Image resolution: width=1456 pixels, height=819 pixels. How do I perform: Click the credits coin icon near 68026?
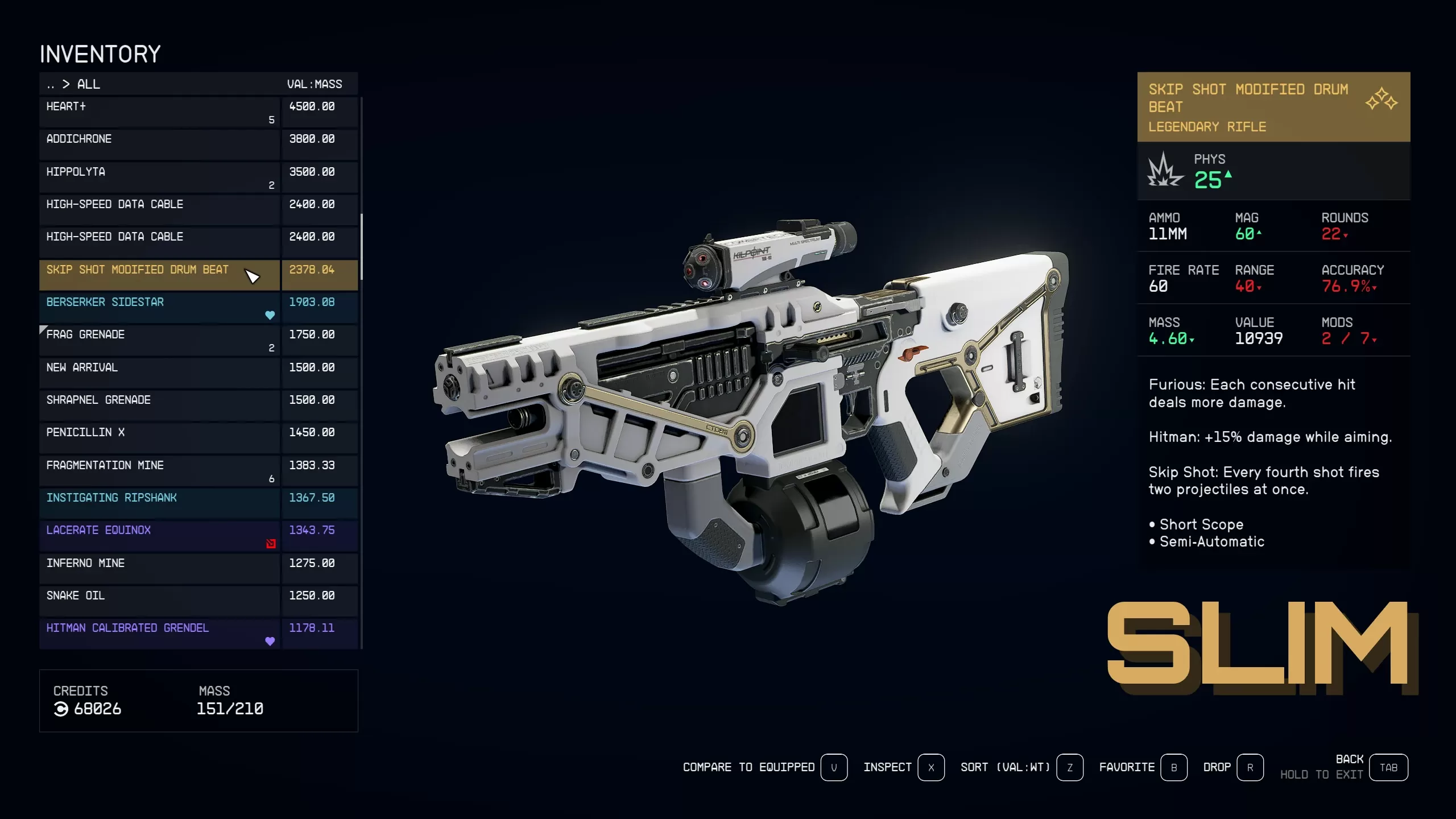point(61,709)
